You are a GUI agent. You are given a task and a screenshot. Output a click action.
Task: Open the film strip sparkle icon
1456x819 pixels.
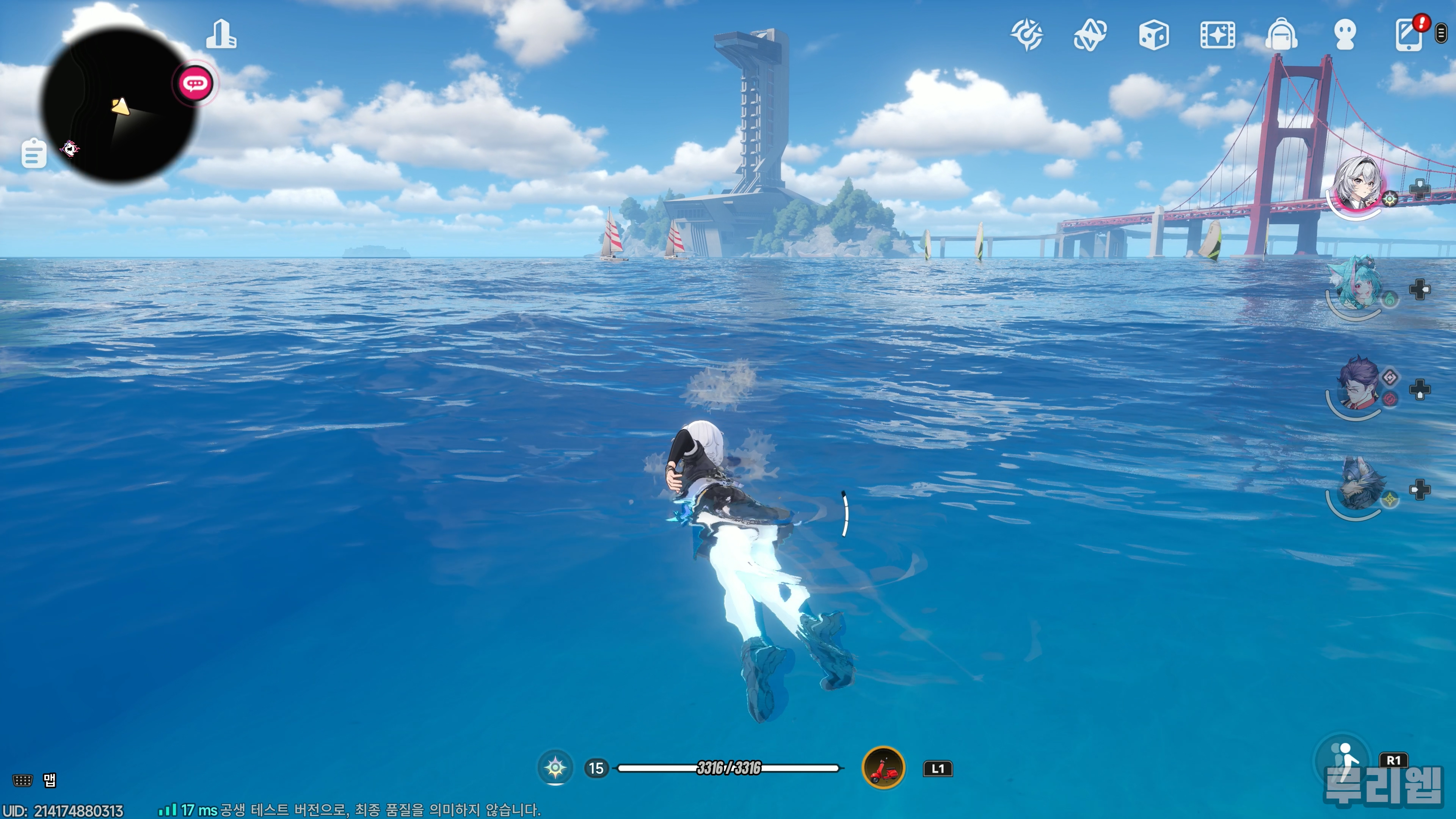pos(1218,35)
